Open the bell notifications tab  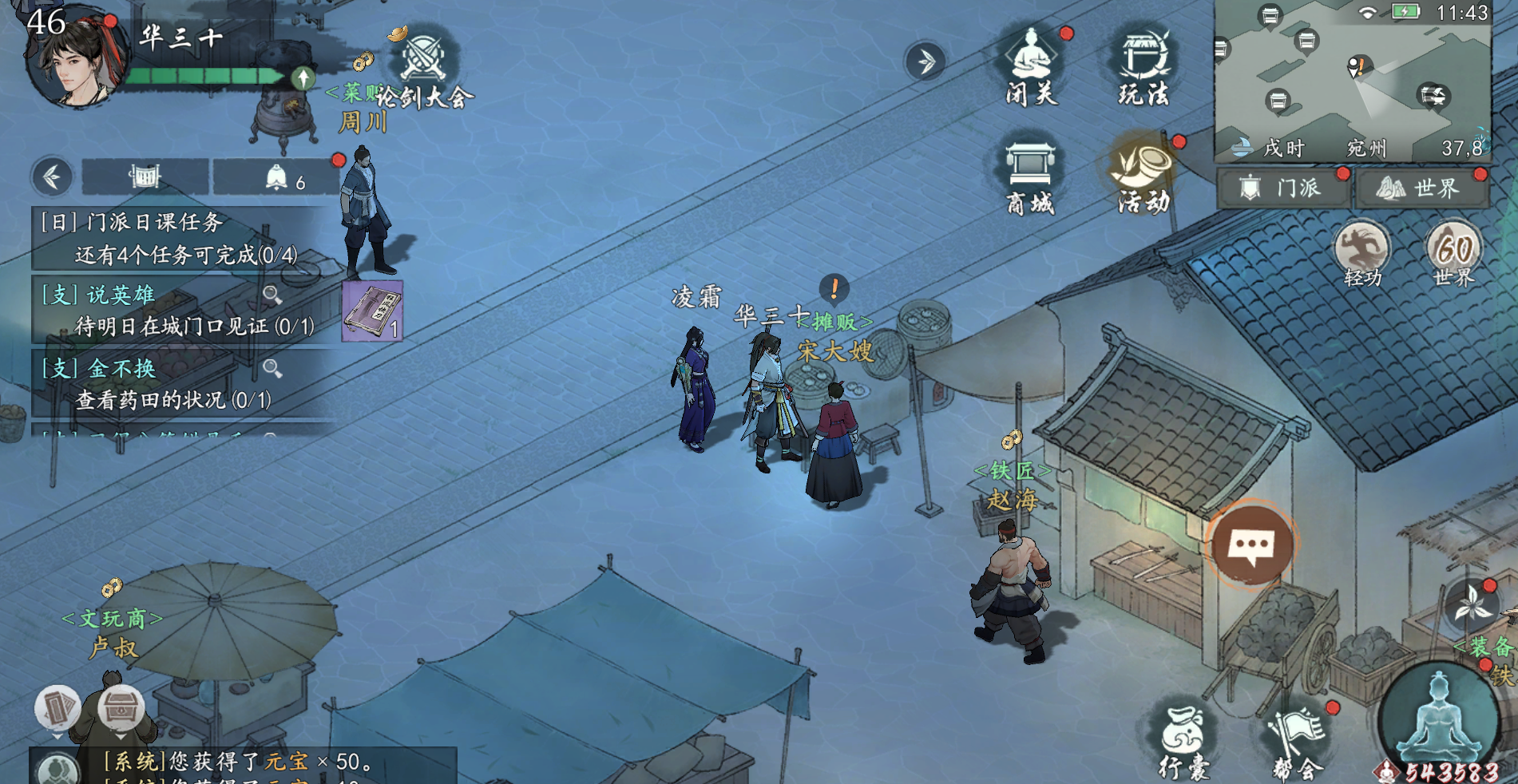(276, 177)
